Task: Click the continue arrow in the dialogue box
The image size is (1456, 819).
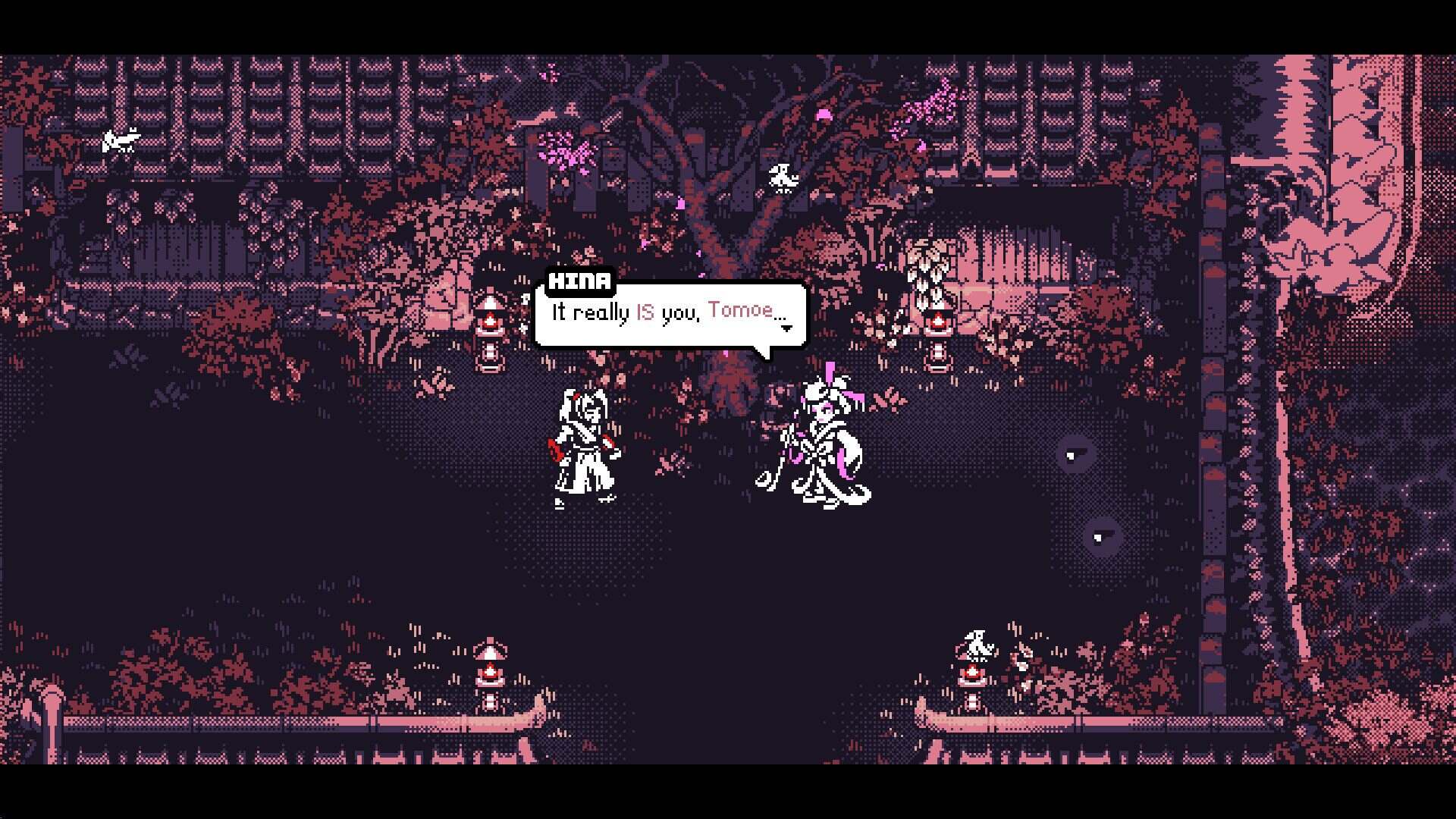Action: coord(786,328)
